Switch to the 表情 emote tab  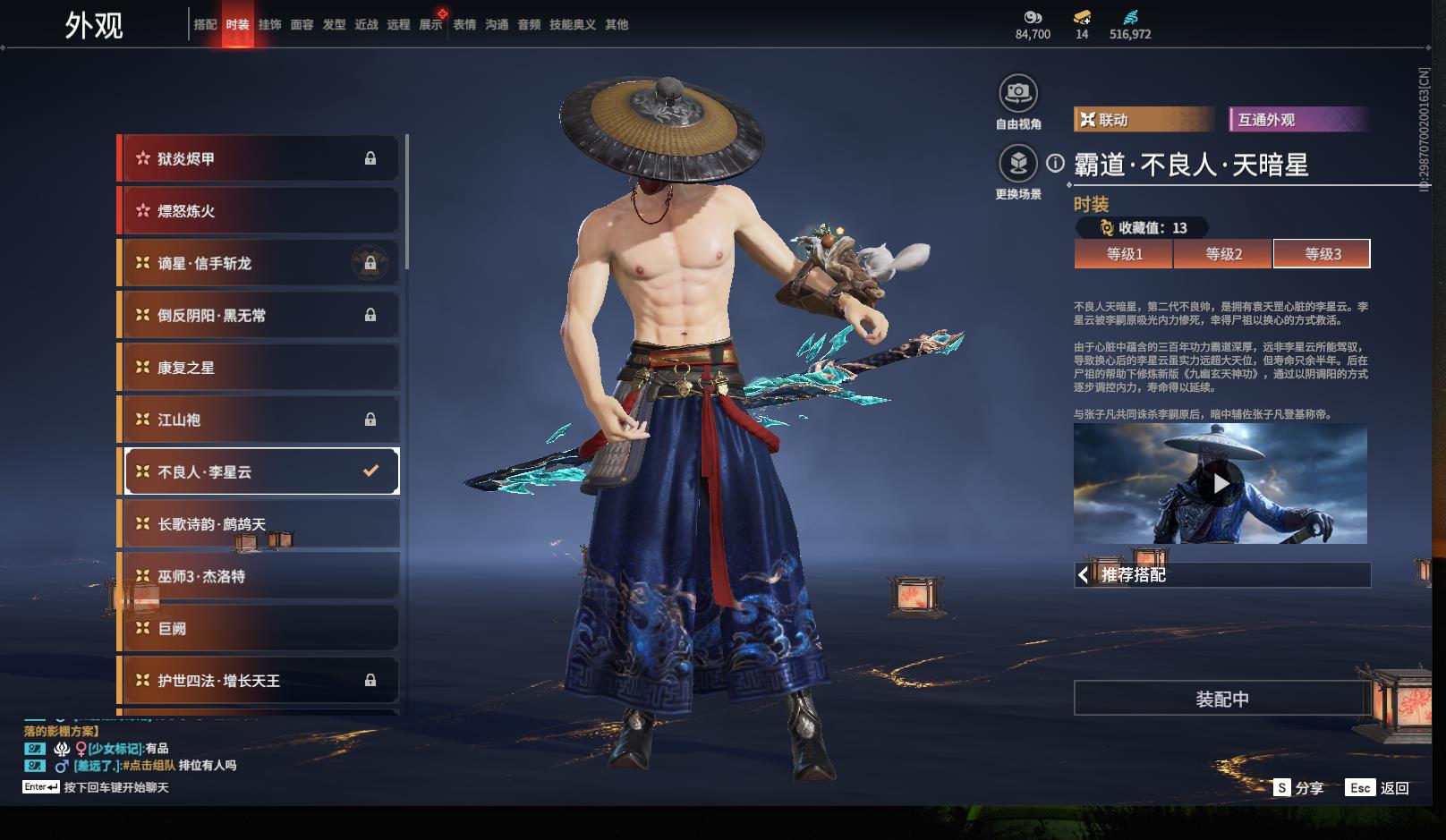[x=464, y=25]
